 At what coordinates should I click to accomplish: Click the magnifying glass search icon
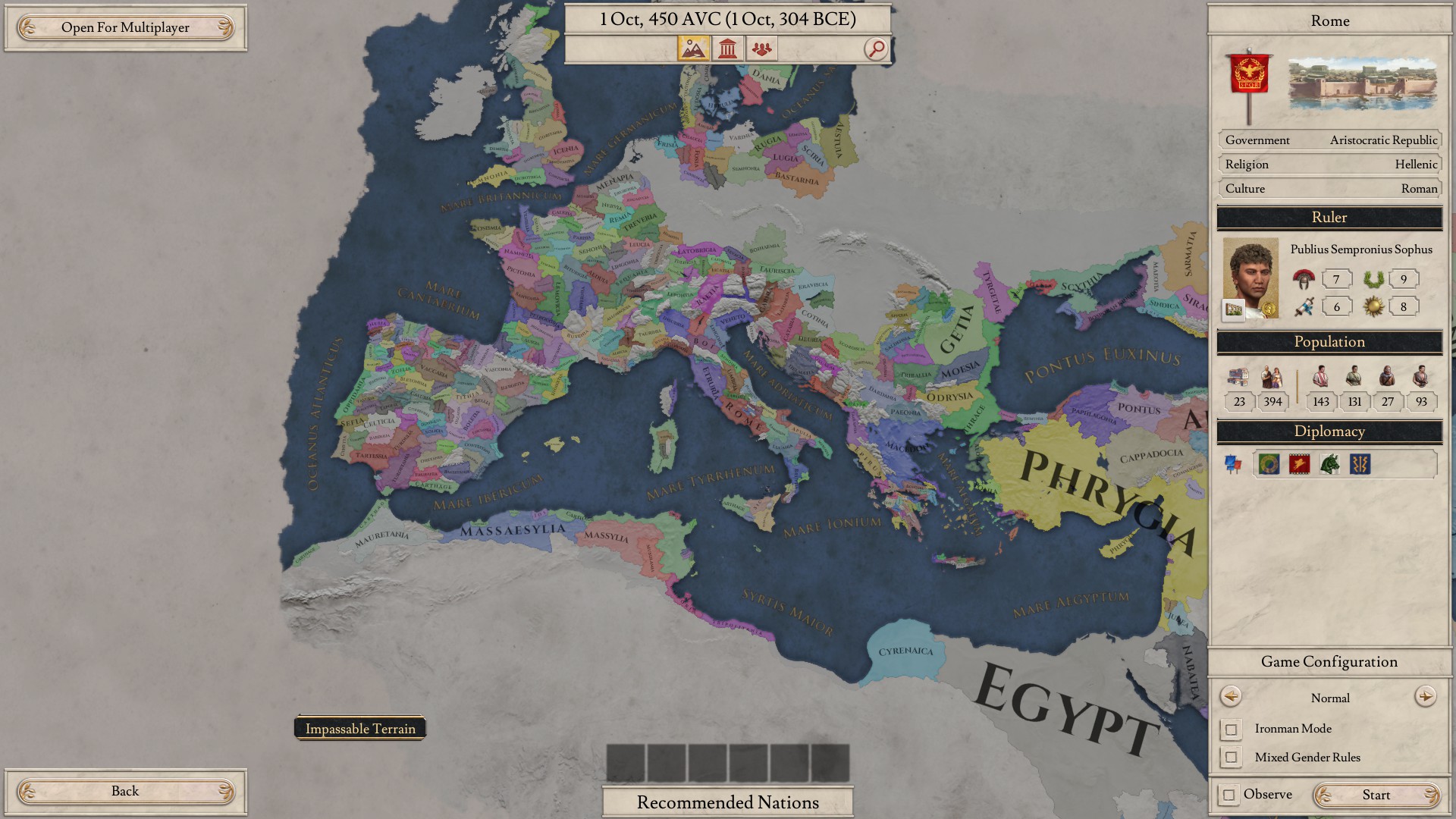[876, 48]
